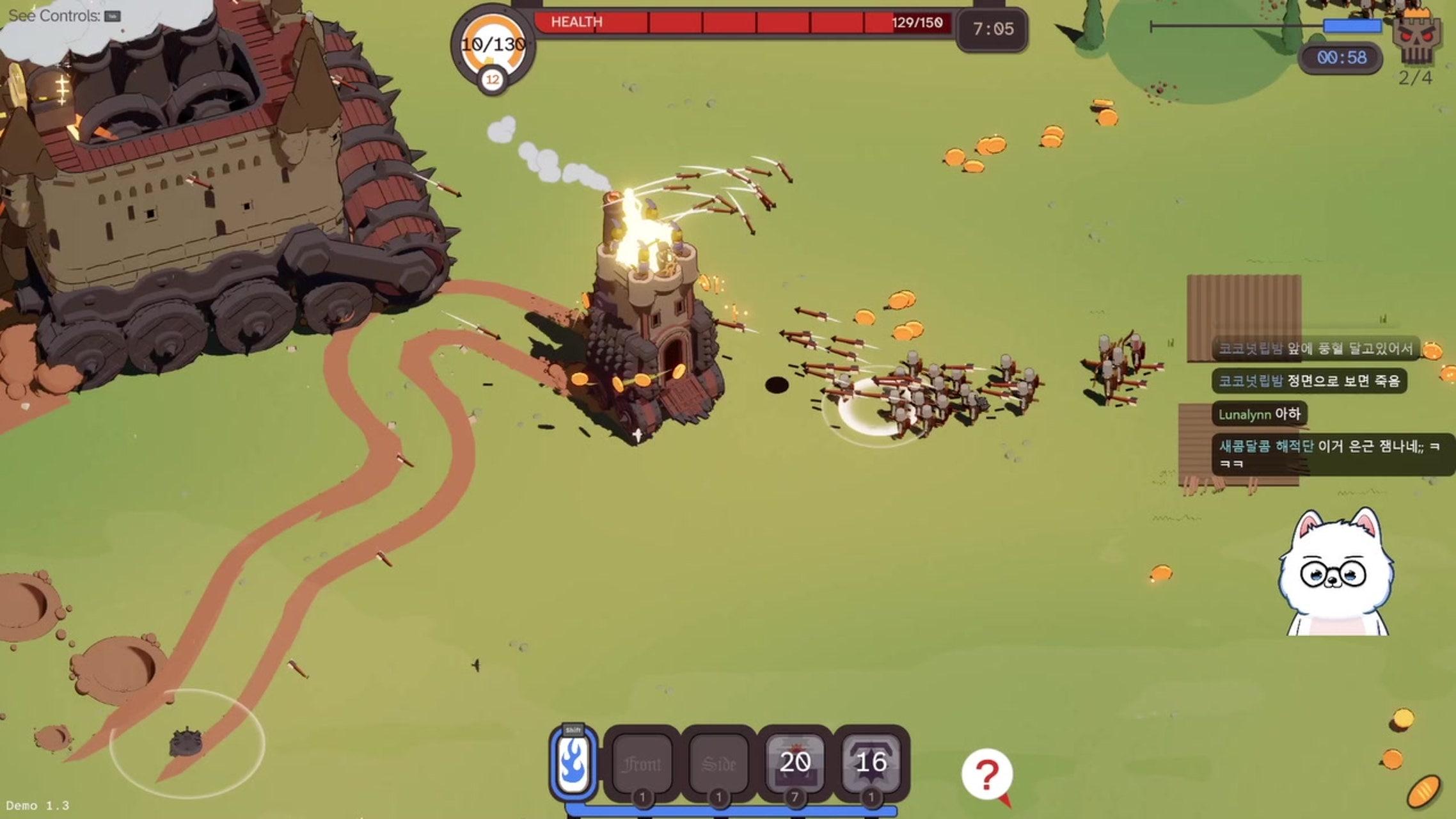Screen dimensions: 1456x819
Task: Select the Front weapon slot
Action: tap(642, 763)
